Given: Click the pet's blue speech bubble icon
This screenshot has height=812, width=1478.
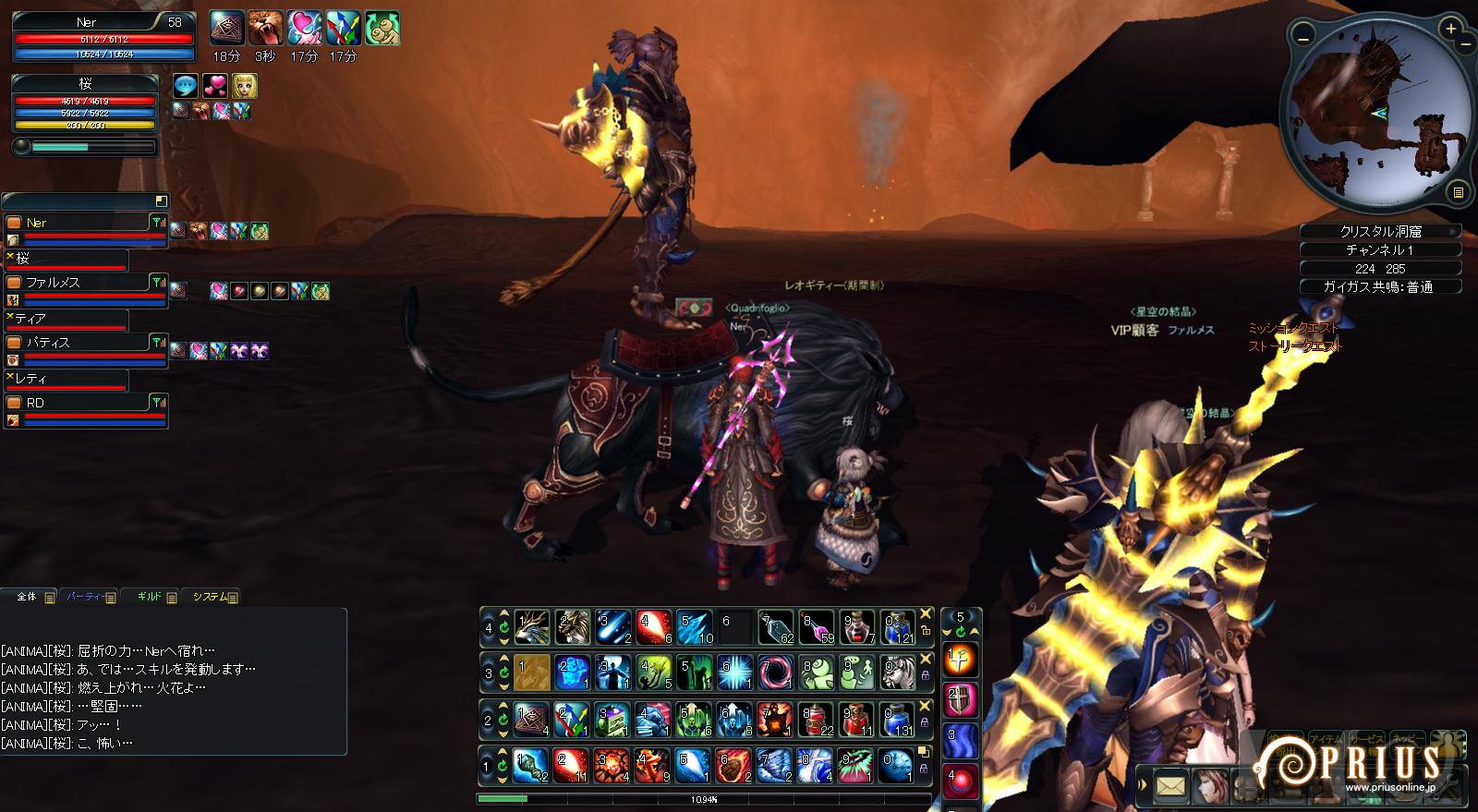Looking at the screenshot, I should [187, 86].
